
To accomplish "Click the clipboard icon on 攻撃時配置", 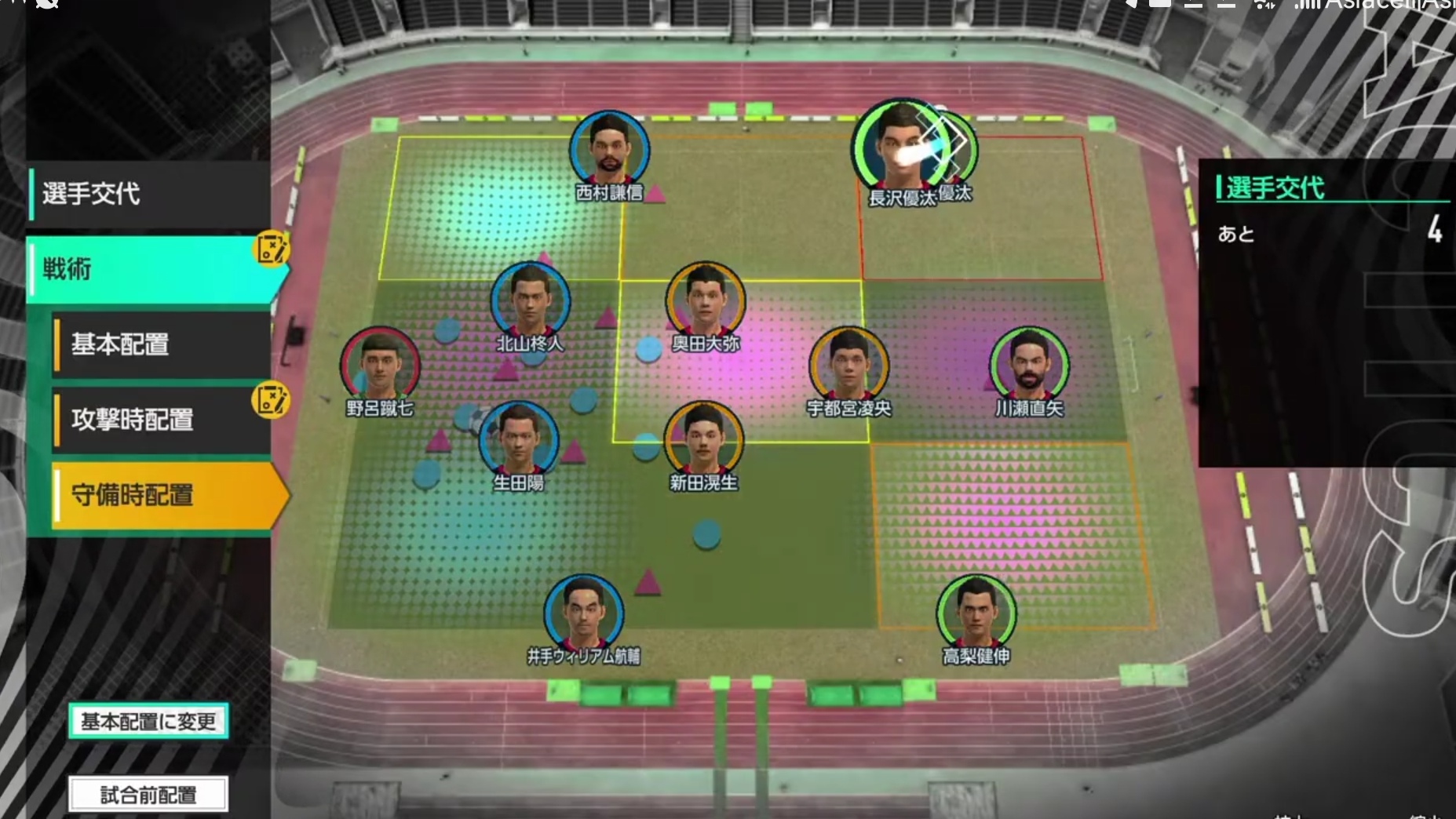I will coord(272,400).
